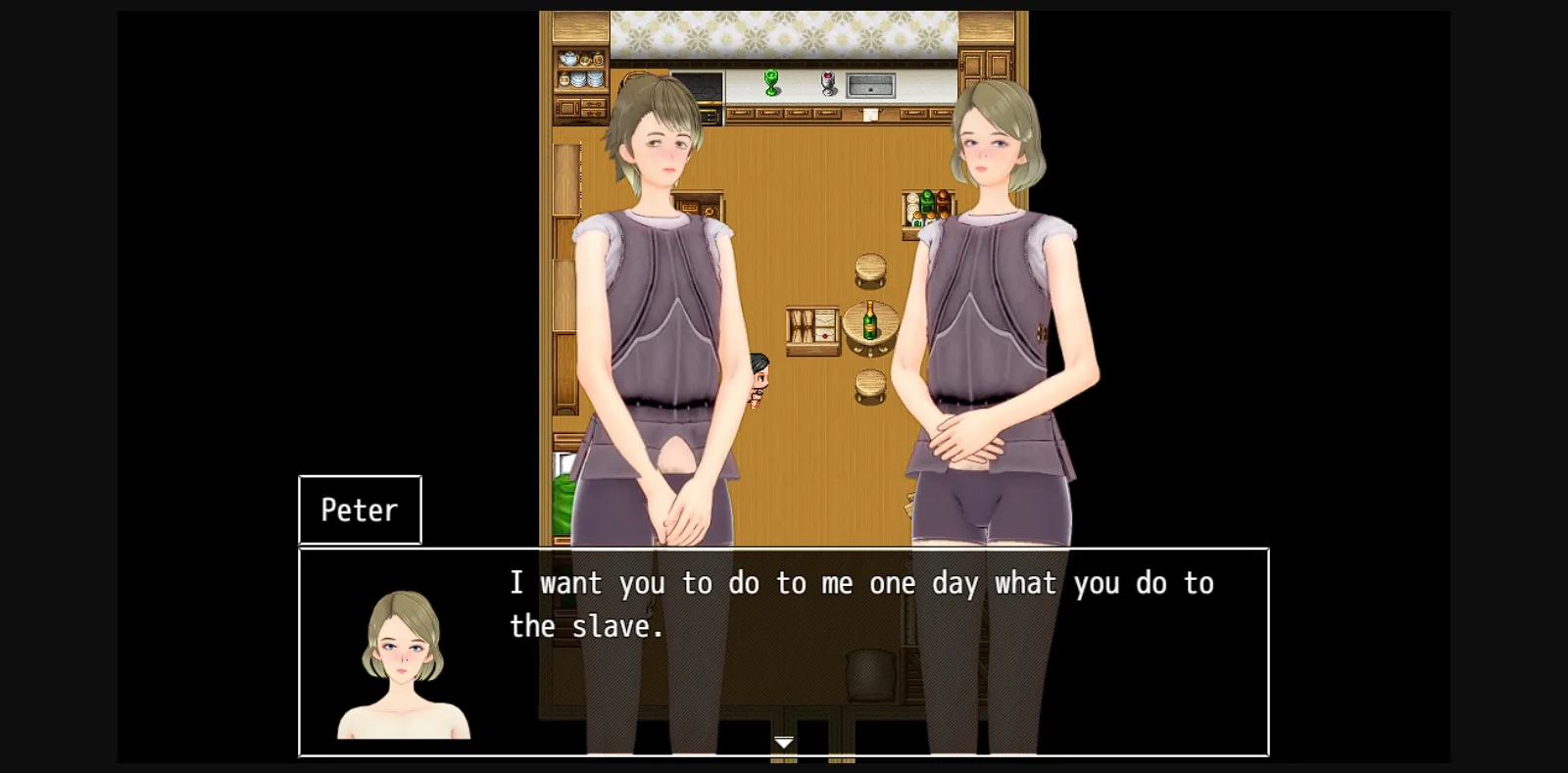
Task: Click the continue arrow to advance dialogue
Action: [x=783, y=744]
